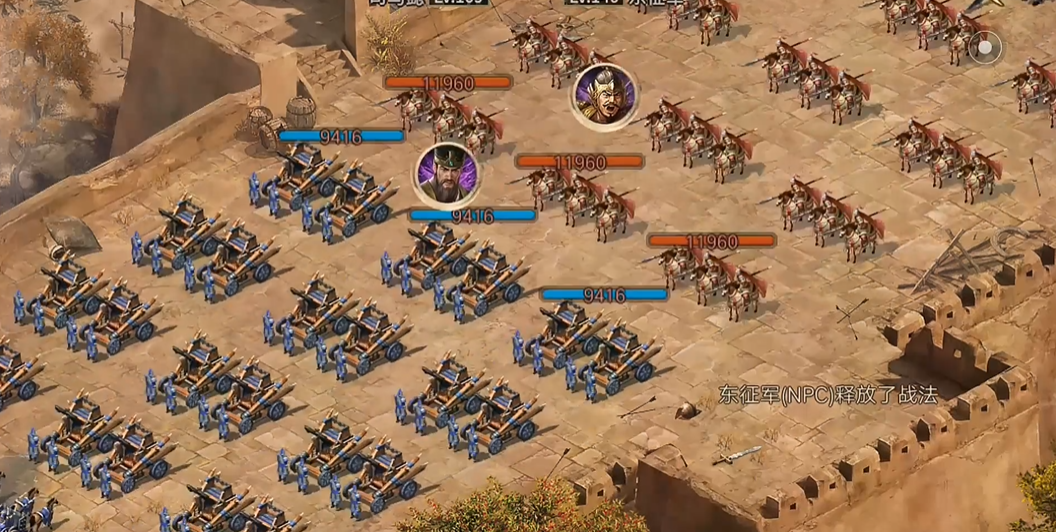This screenshot has width=1056, height=532.
Task: Select the bearded general portrait in green hat
Action: (447, 174)
